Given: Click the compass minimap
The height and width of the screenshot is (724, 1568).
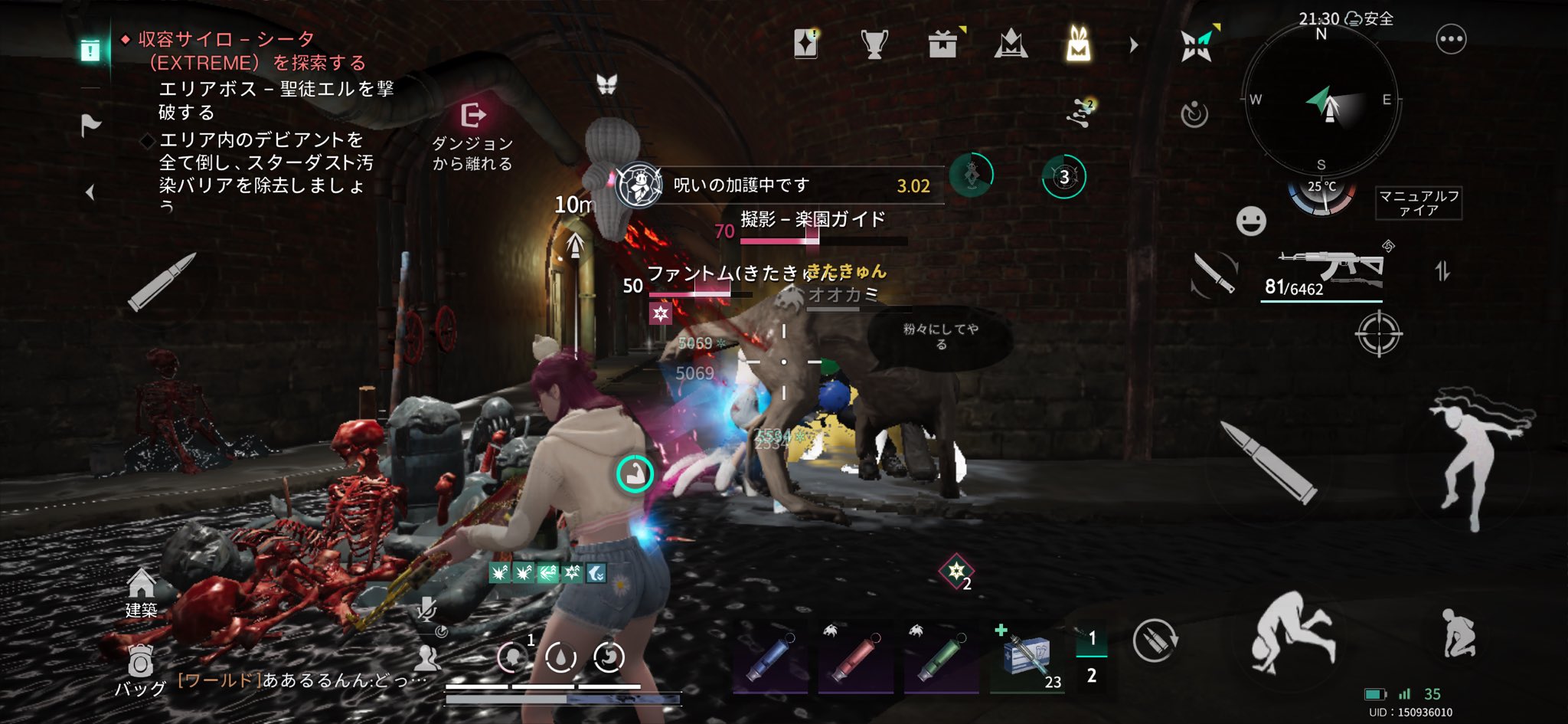Looking at the screenshot, I should (1321, 100).
